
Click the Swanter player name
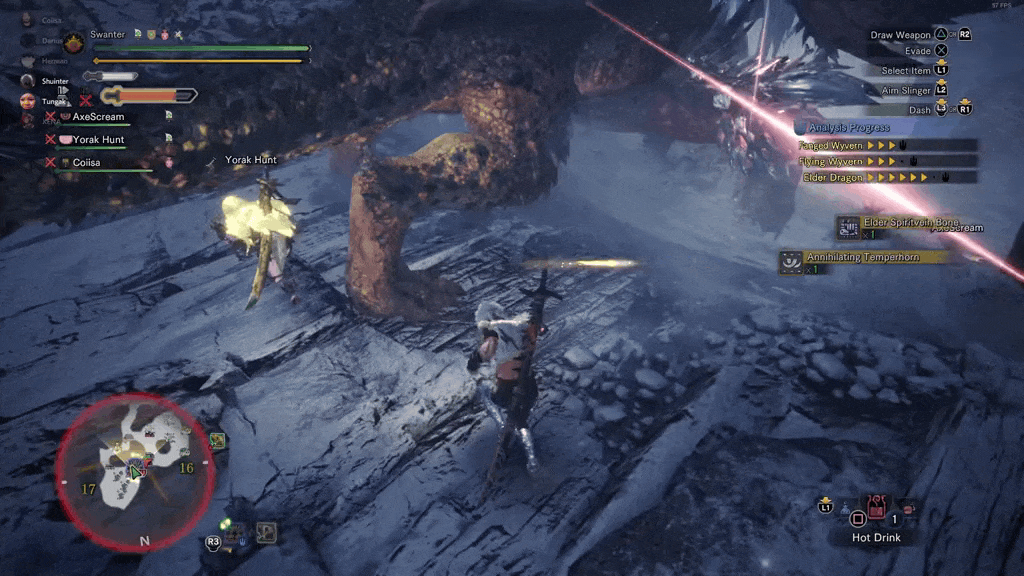point(107,35)
